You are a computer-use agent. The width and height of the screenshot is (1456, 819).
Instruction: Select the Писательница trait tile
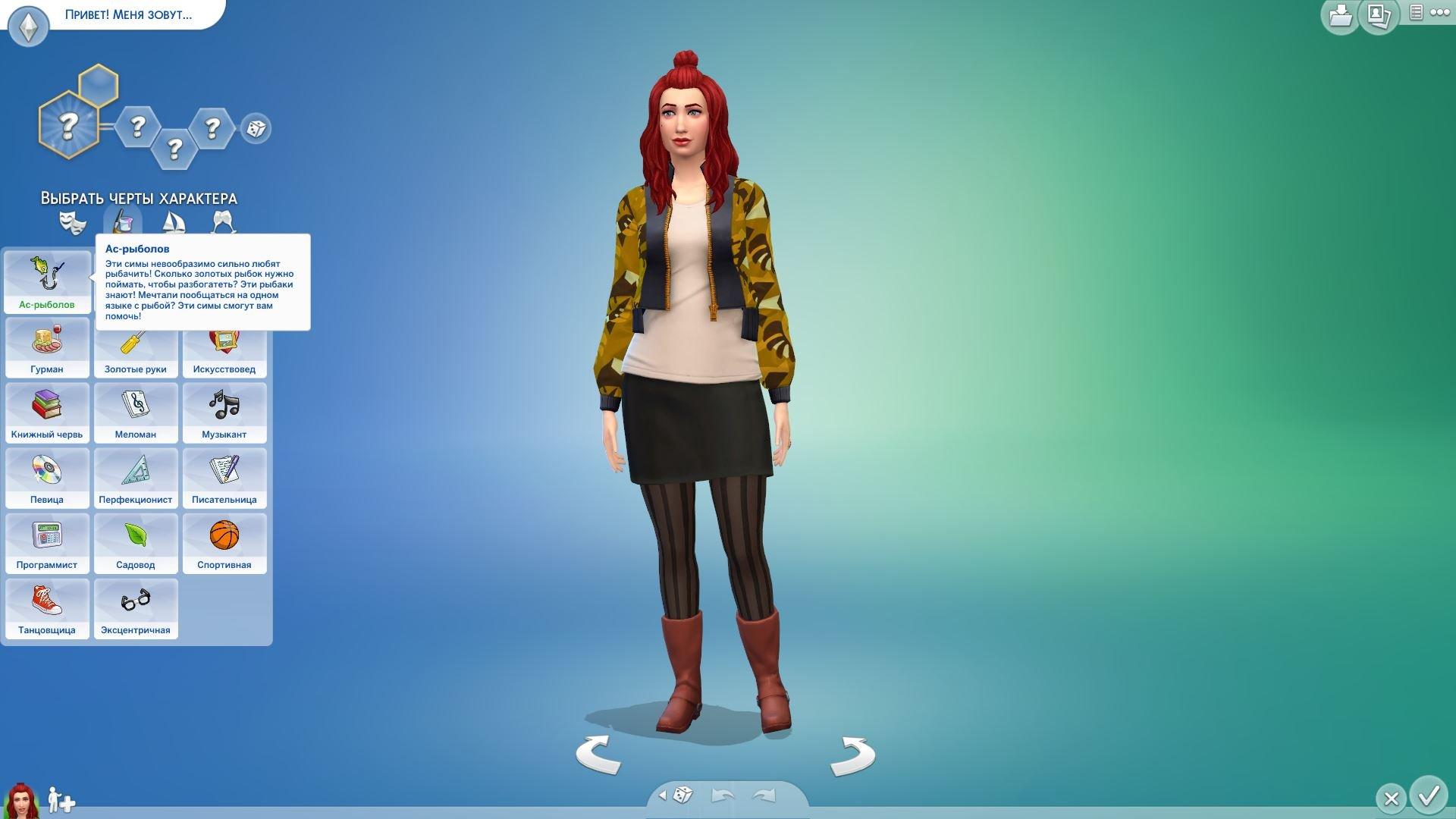(x=224, y=478)
